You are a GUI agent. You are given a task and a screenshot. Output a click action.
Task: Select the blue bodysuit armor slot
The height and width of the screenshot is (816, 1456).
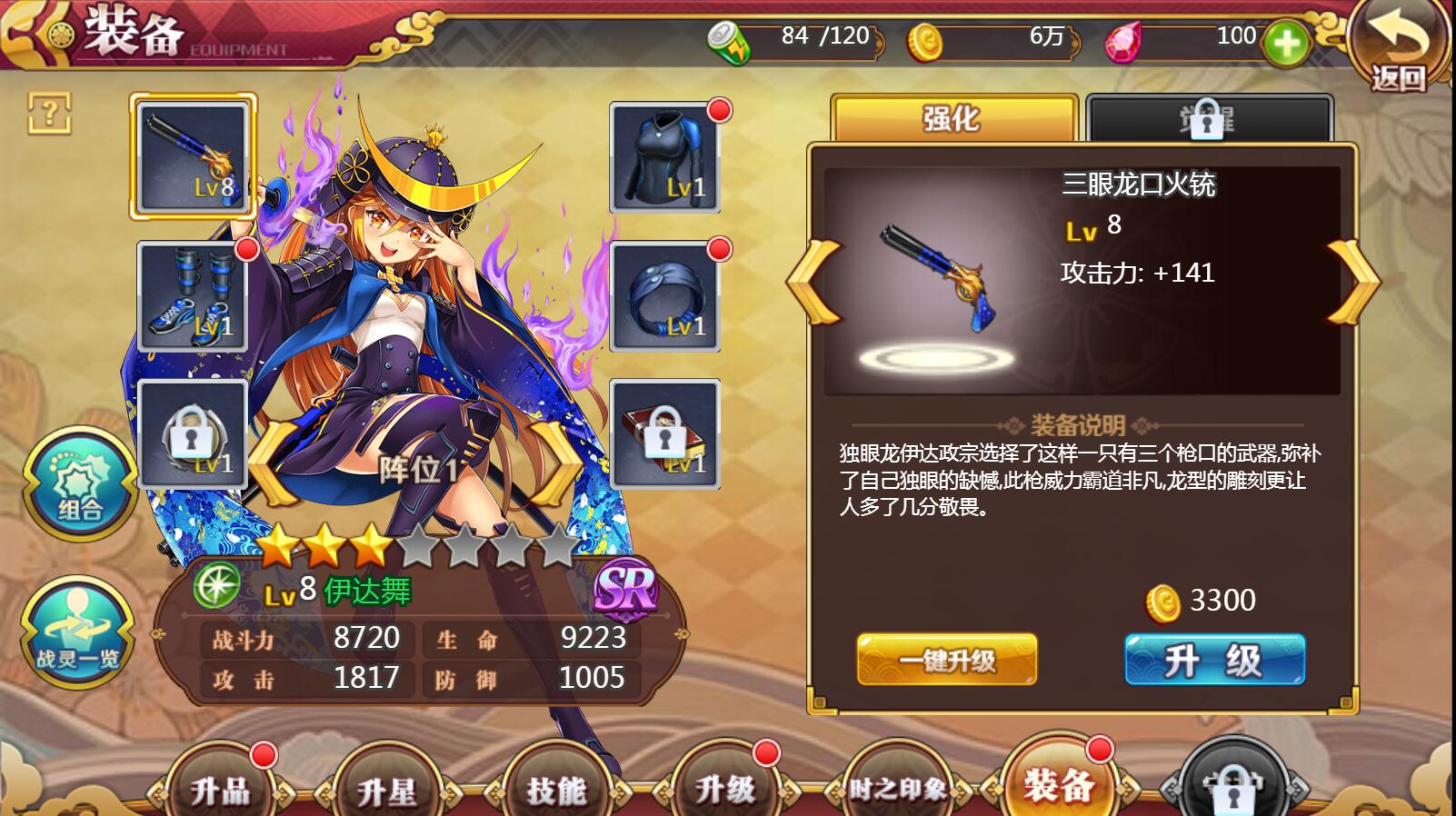click(664, 157)
